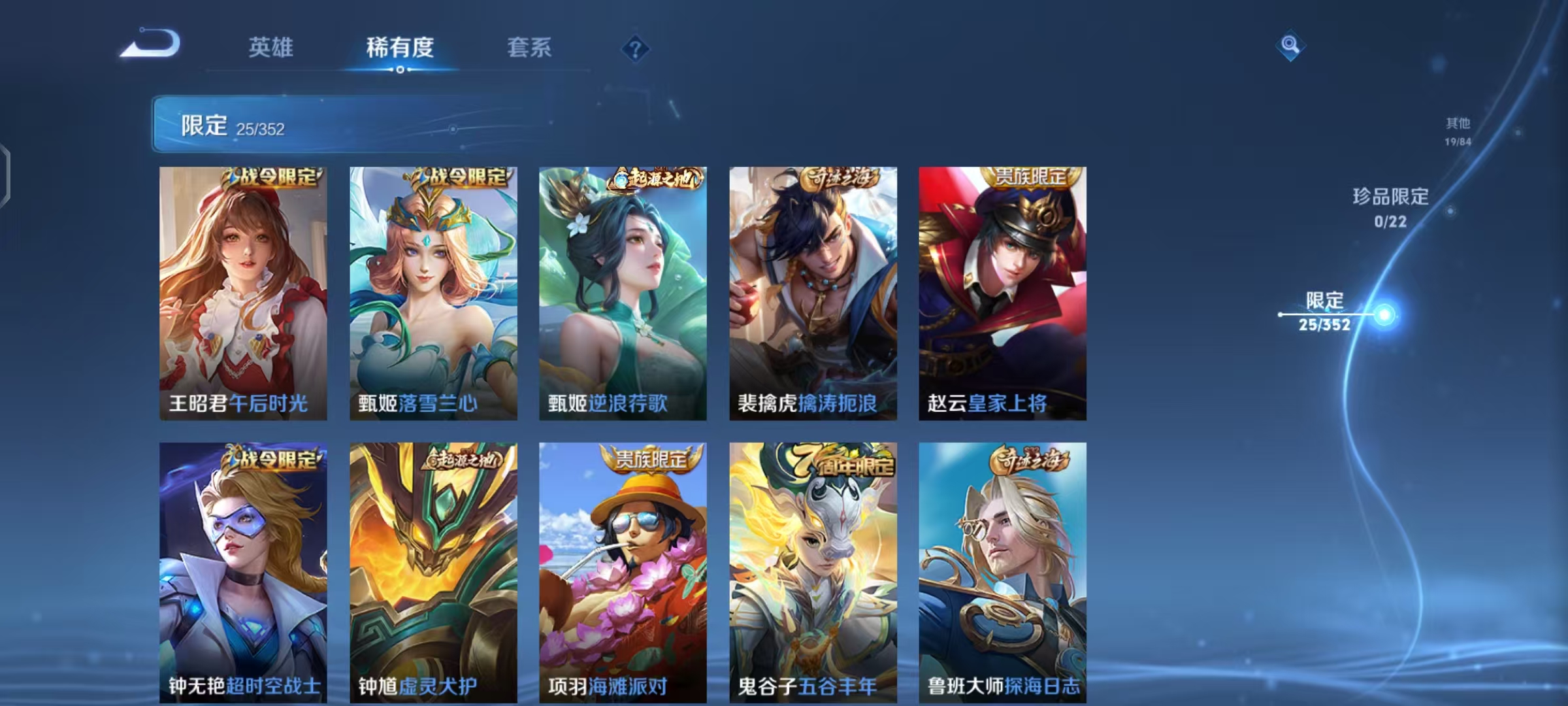Viewport: 1568px width, 706px height.
Task: Switch to the 英雄 tab
Action: click(x=271, y=47)
